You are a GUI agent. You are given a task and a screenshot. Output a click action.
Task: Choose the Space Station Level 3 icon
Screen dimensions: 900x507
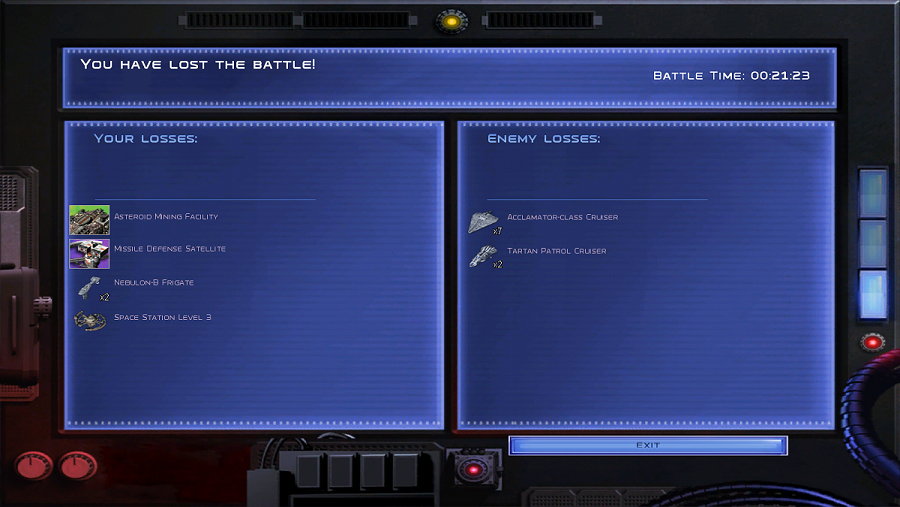pos(91,320)
